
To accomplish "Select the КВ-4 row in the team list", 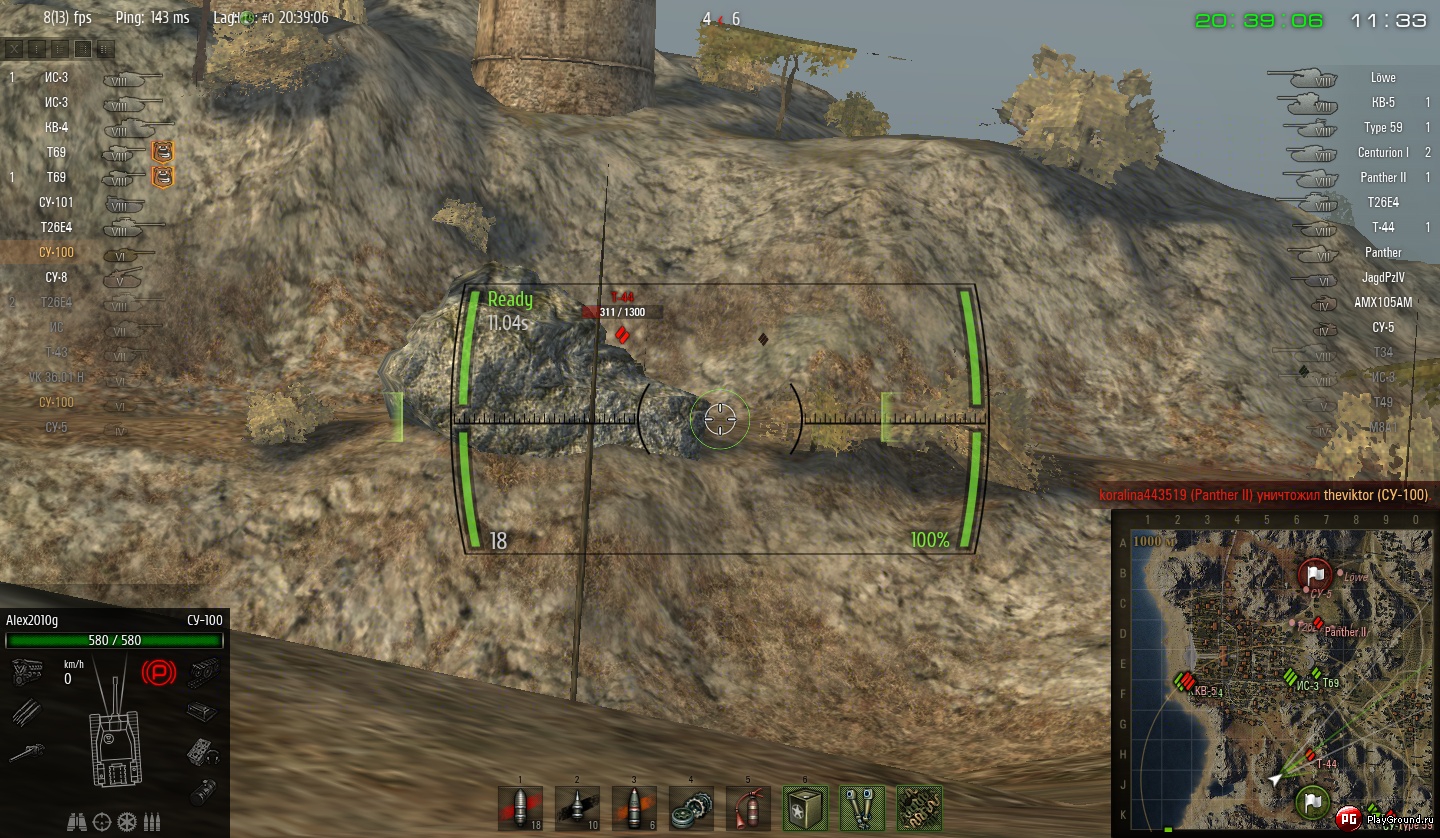I will click(x=57, y=127).
